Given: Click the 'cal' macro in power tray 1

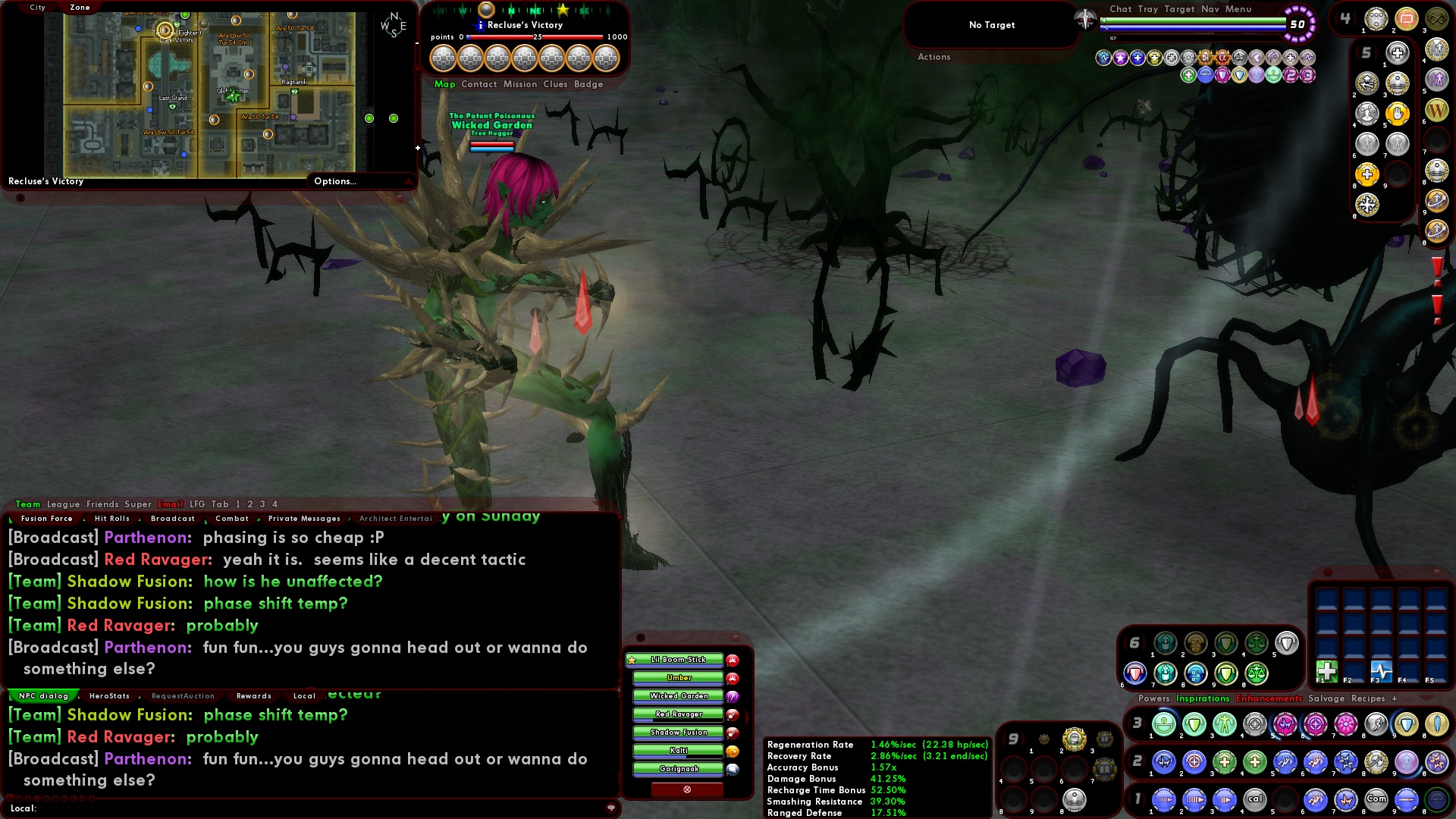Looking at the screenshot, I should (x=1255, y=799).
